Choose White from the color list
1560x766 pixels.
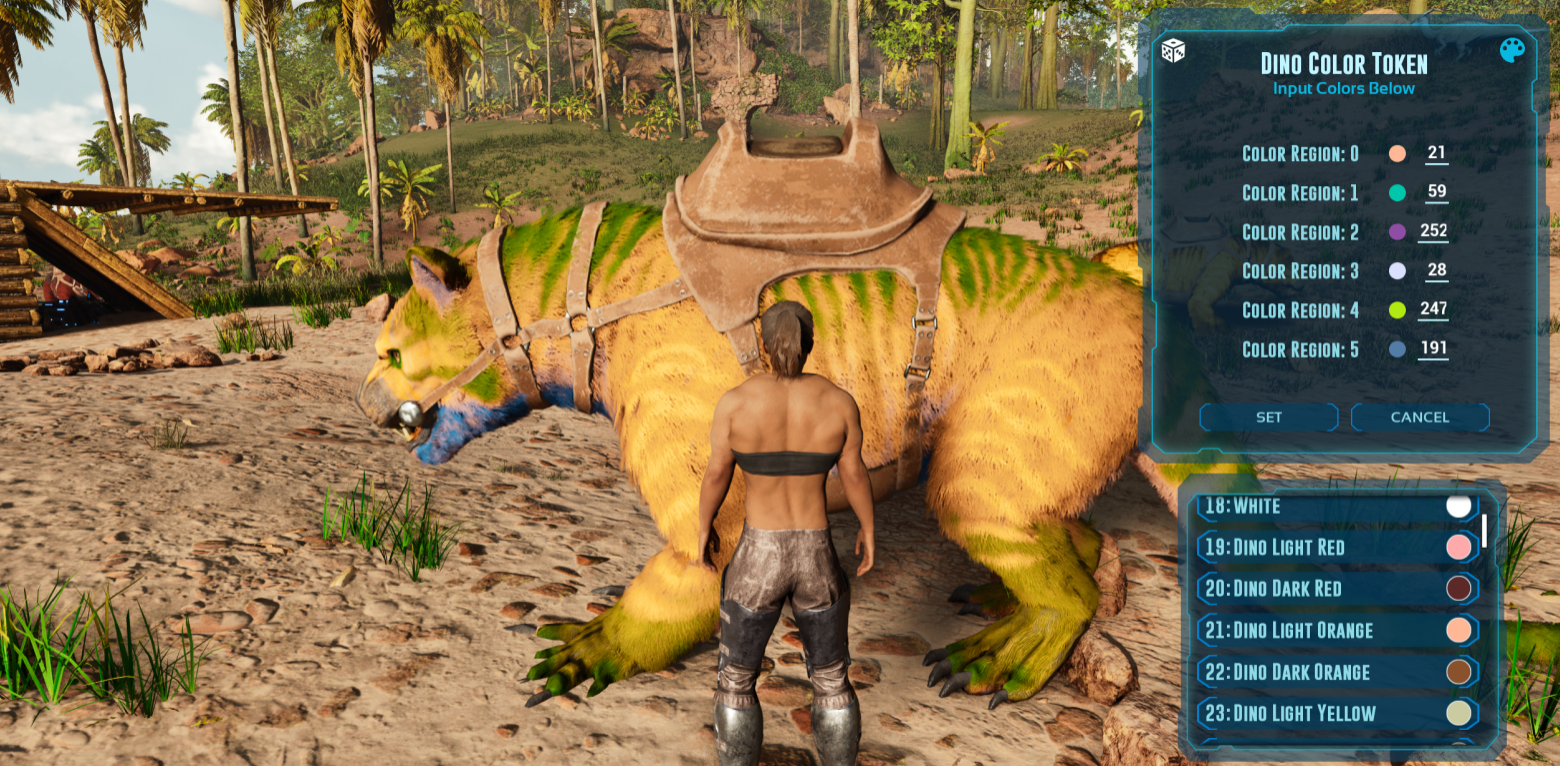[1337, 506]
